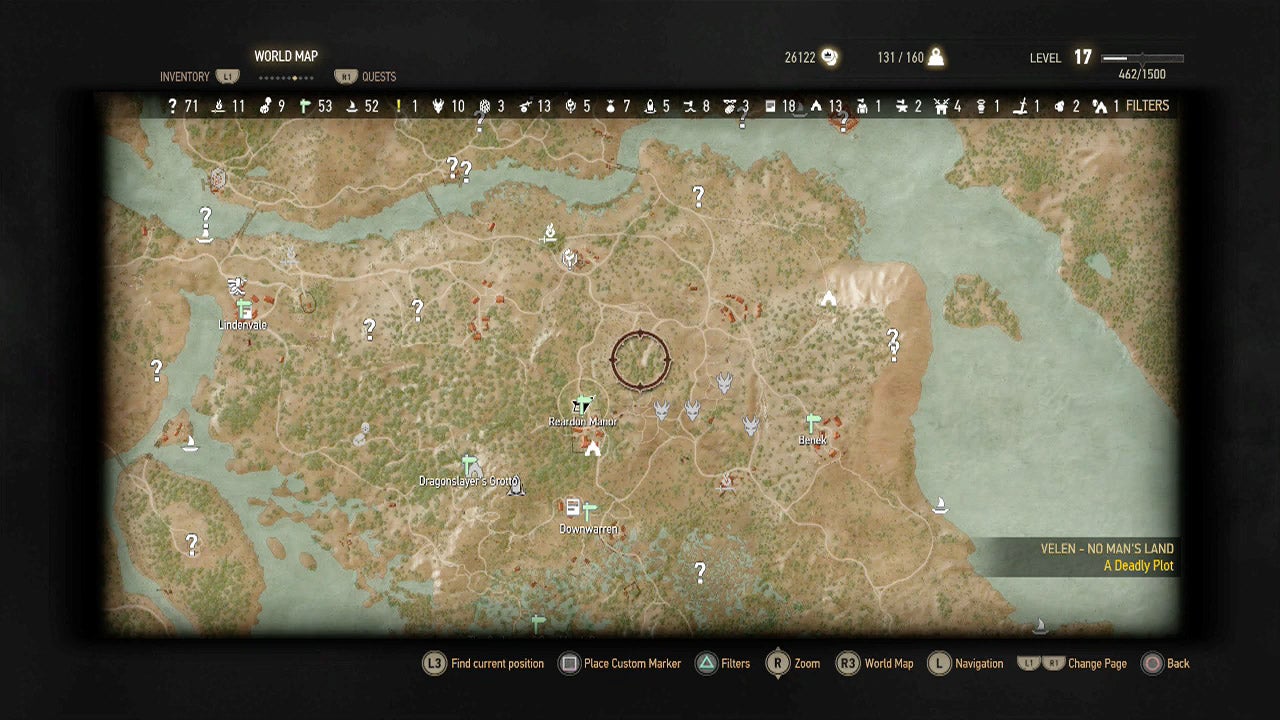Click a monster nest icon east of Reardon Manor
Screen dimensions: 1280x720
[663, 410]
